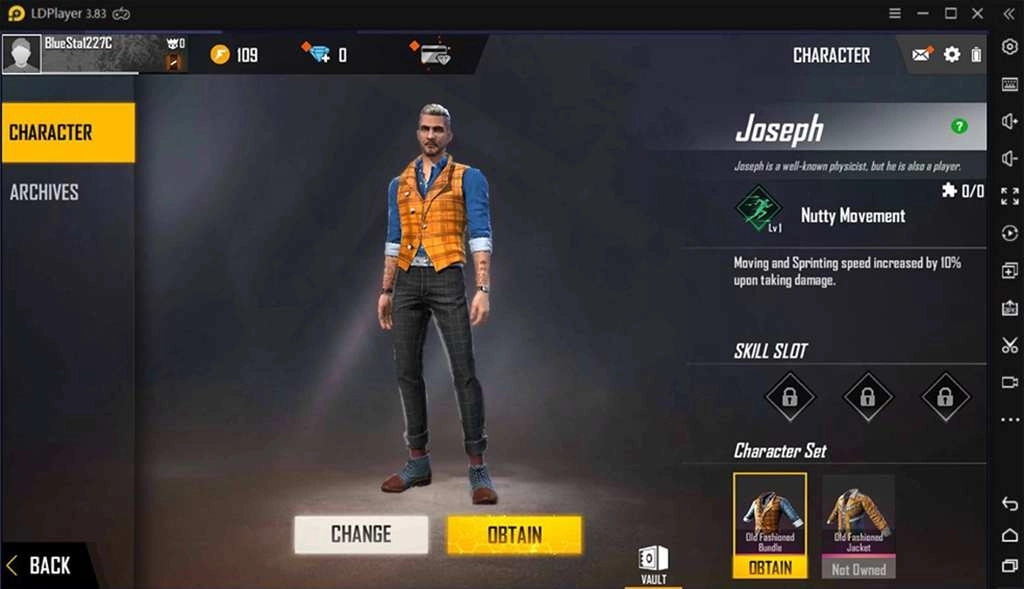
Task: Open the Archives tab
Action: pos(45,192)
